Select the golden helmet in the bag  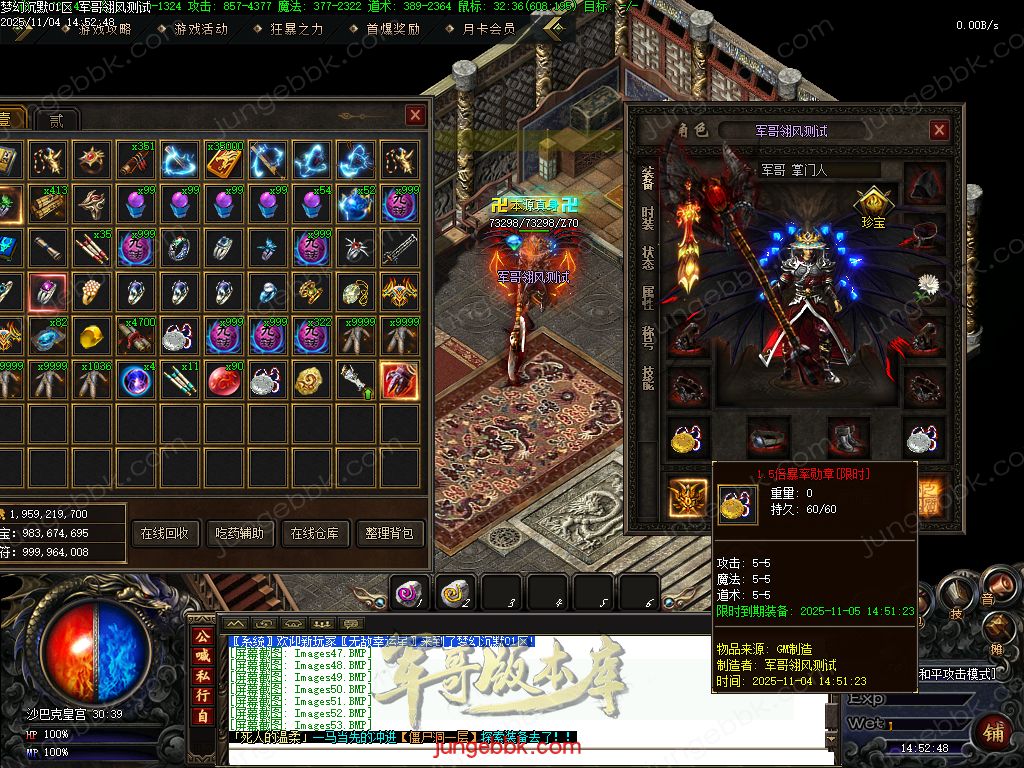point(92,336)
